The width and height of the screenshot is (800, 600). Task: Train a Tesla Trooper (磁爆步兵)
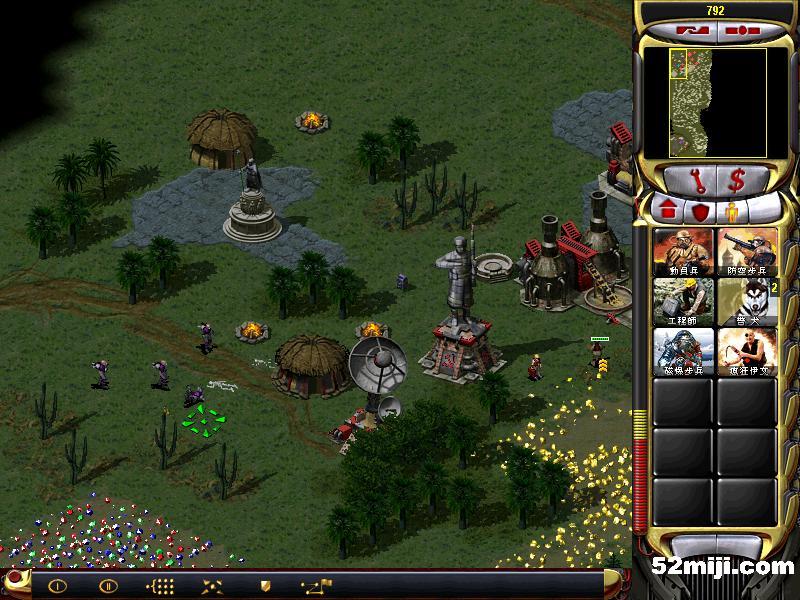[684, 351]
